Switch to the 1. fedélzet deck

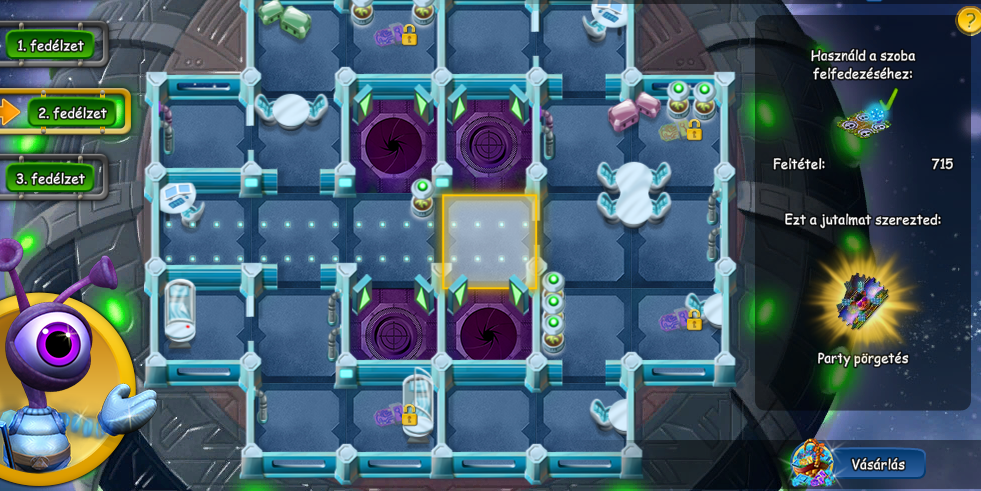pyautogui.click(x=51, y=45)
